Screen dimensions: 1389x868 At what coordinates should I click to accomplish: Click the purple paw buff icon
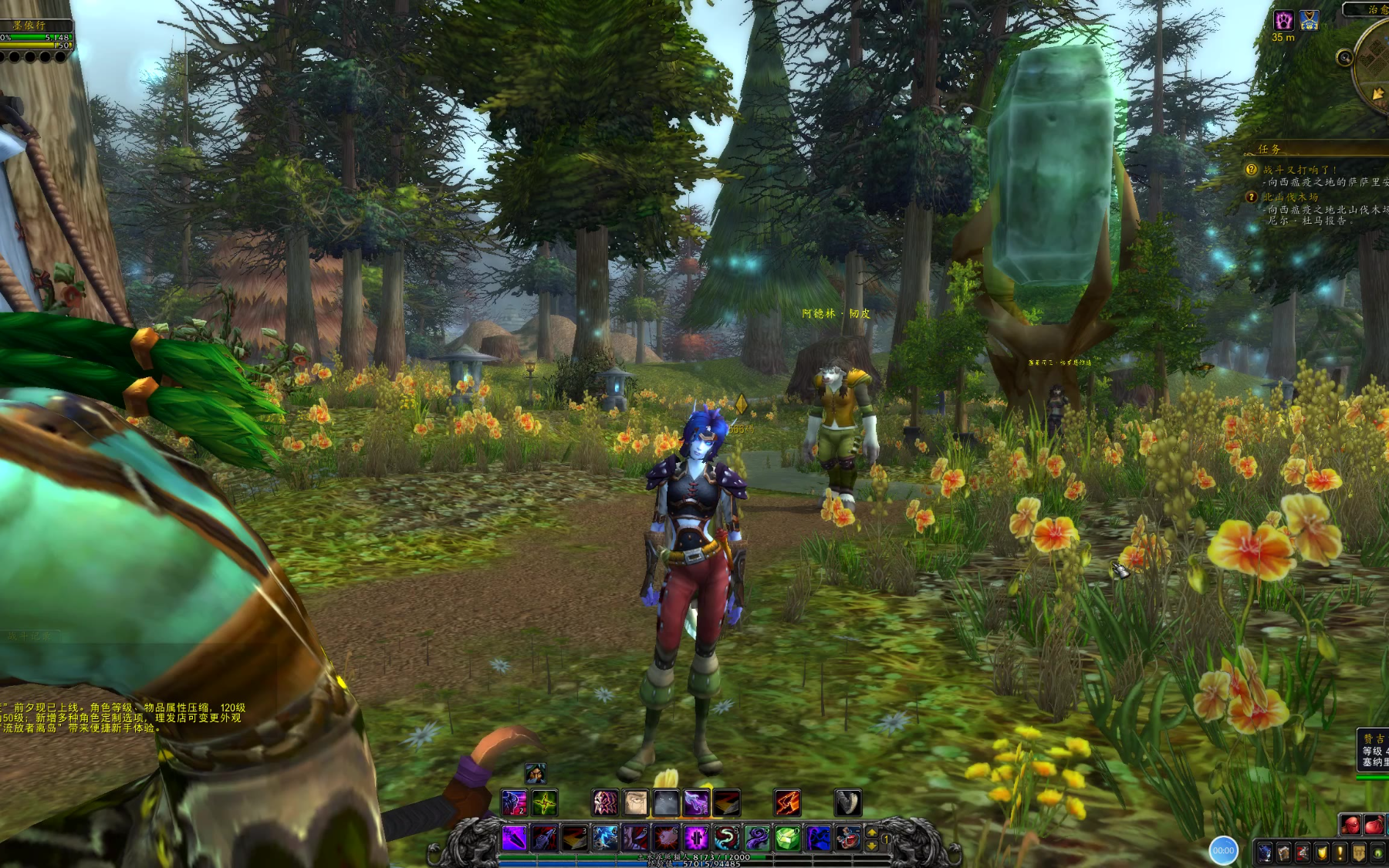point(1283,20)
